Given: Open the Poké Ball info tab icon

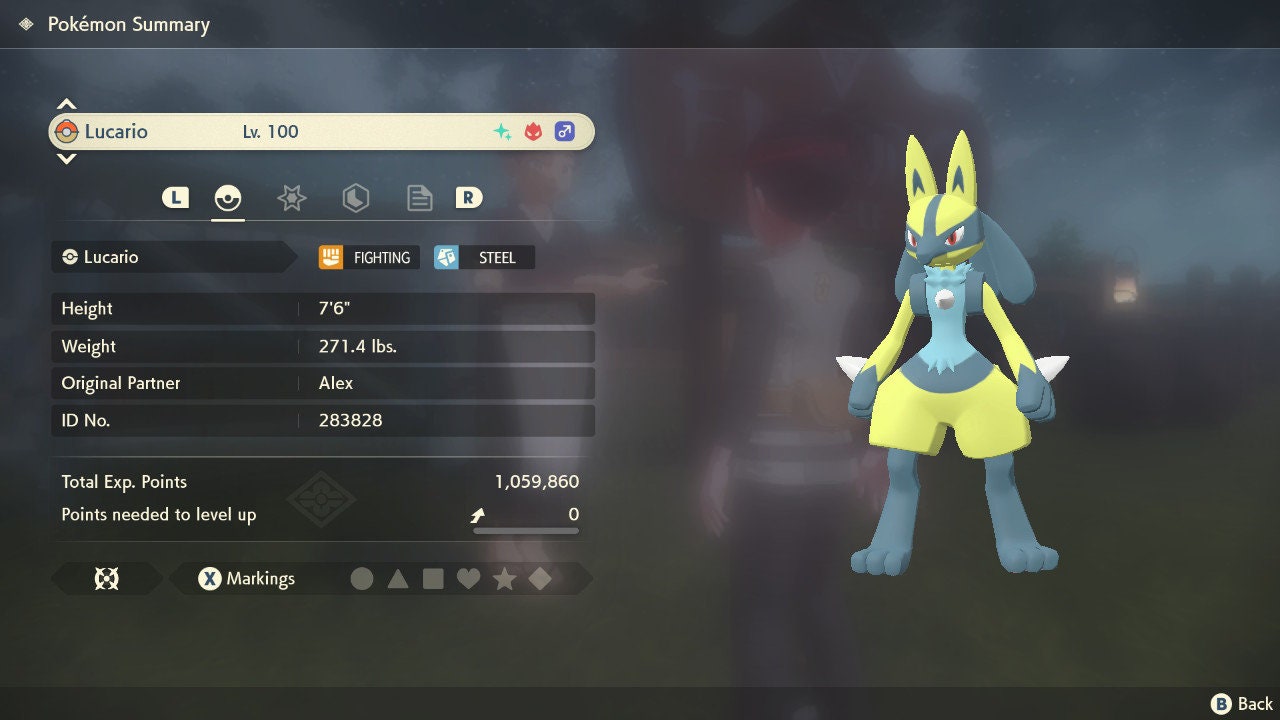Looking at the screenshot, I should (228, 198).
